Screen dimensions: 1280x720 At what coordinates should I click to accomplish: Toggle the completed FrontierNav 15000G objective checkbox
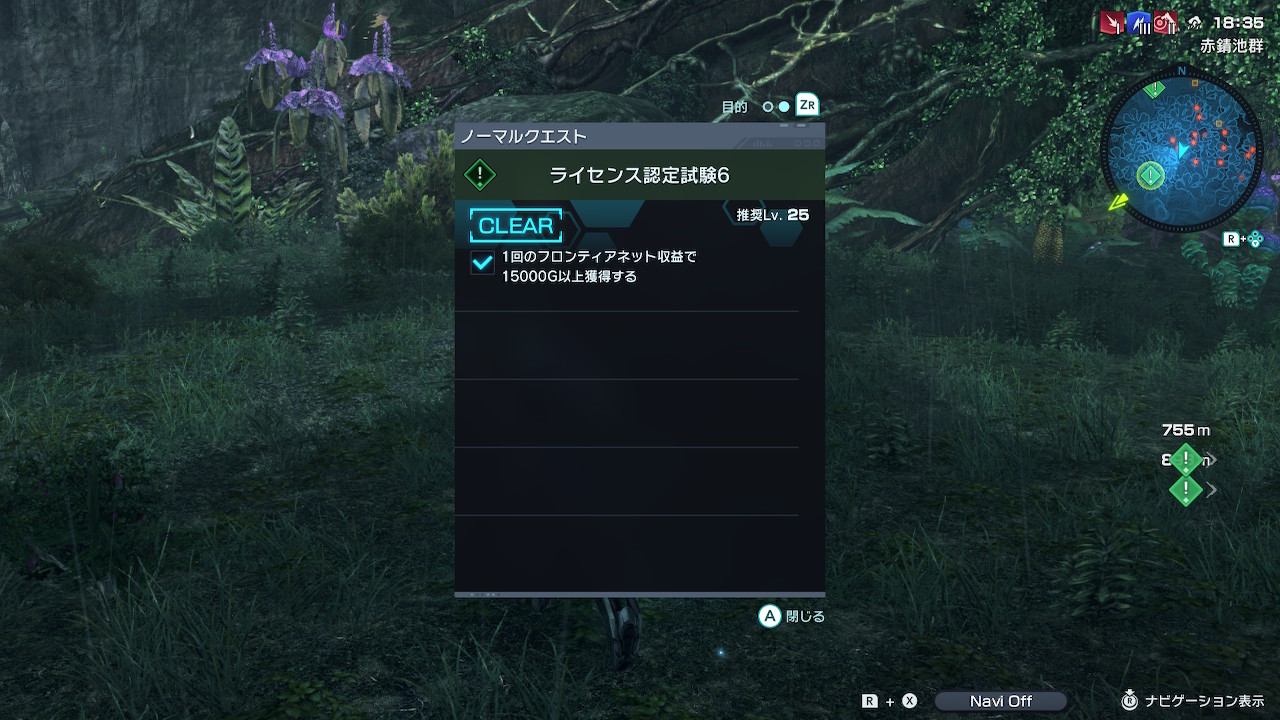click(482, 262)
